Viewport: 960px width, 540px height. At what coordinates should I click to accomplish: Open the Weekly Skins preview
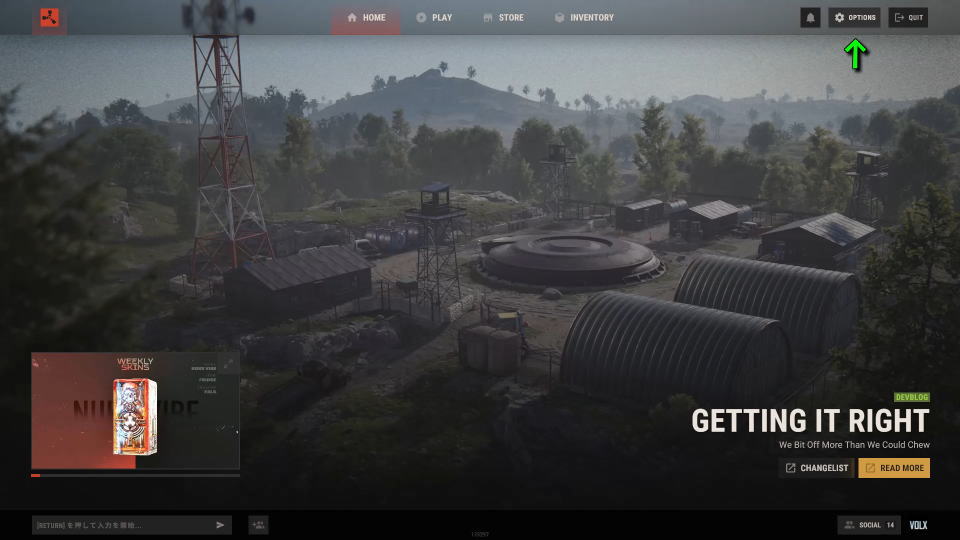135,410
